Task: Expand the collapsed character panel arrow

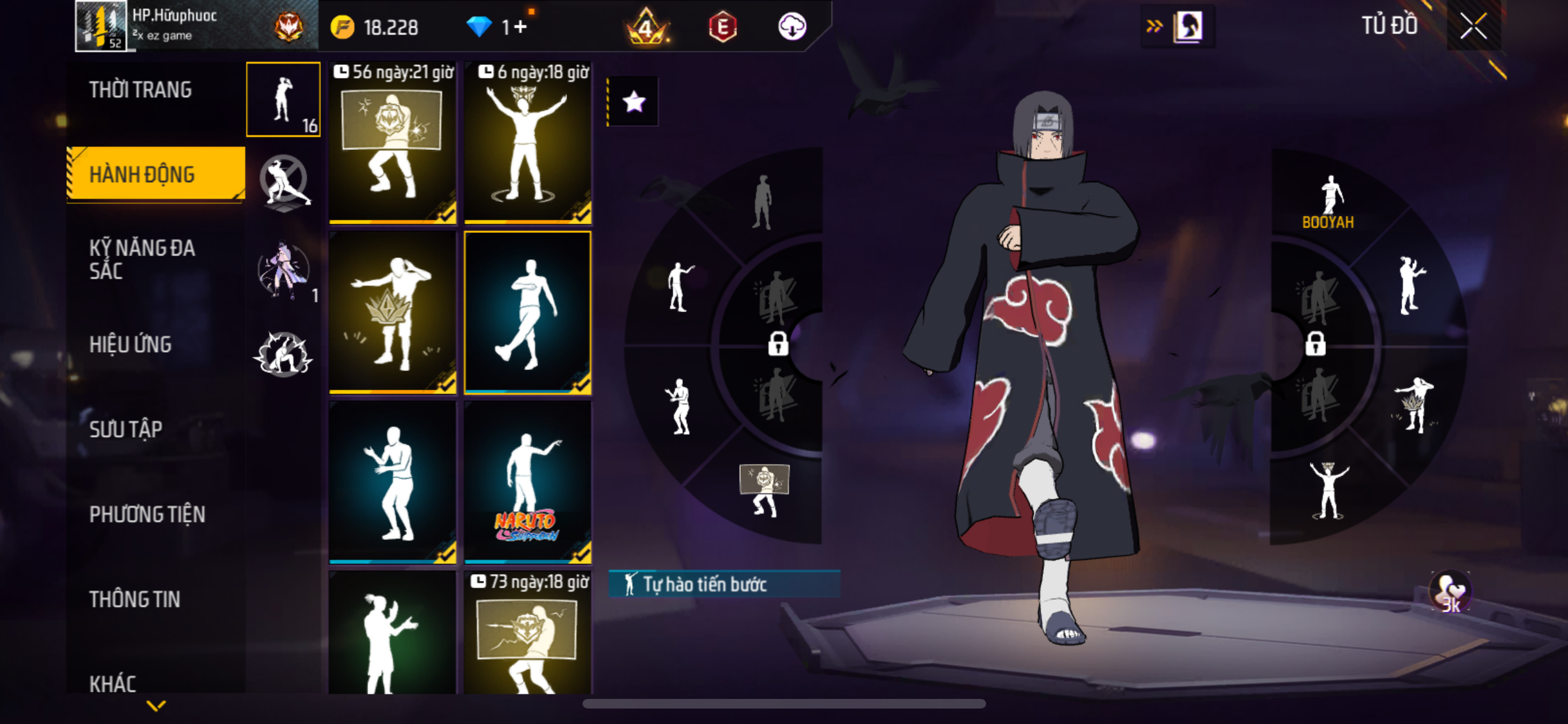Action: [1155, 26]
